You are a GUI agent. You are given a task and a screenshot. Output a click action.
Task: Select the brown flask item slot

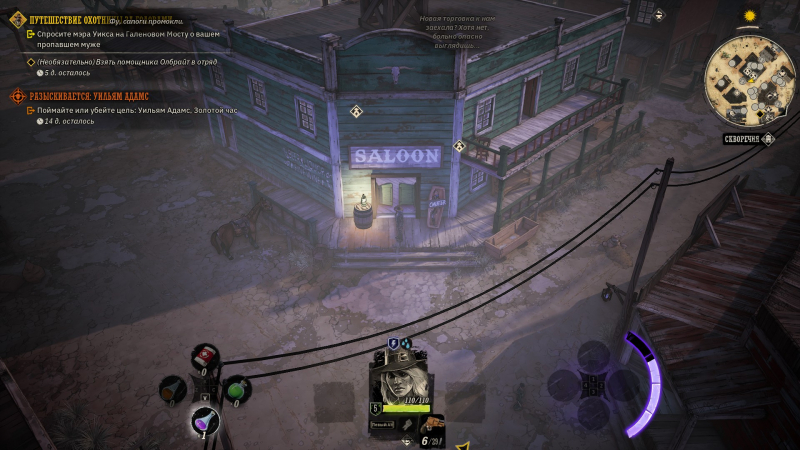coord(173,388)
